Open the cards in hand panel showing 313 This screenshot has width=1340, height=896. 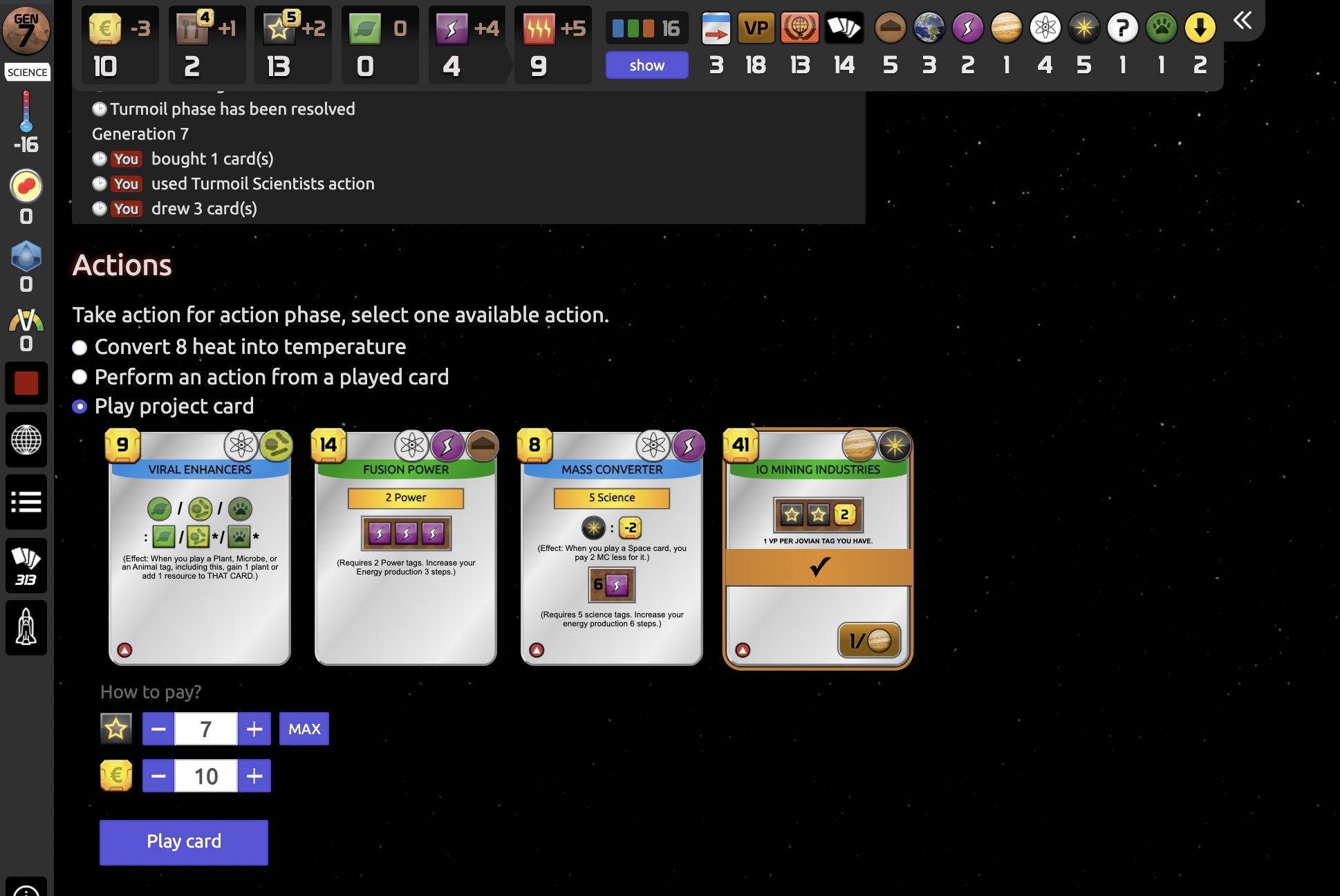[x=26, y=566]
